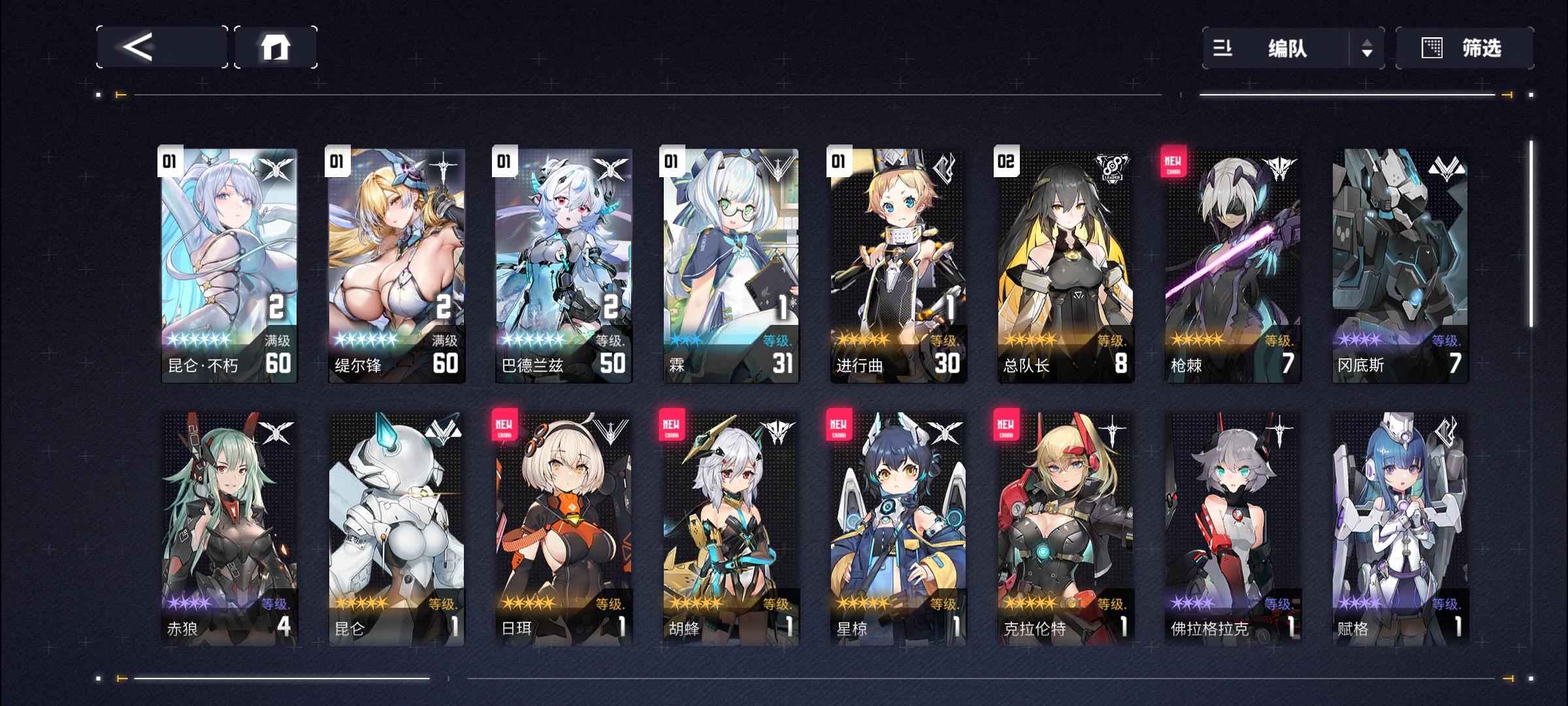Screen dimensions: 1568x706
Task: Select 霖's character card
Action: pos(729,261)
